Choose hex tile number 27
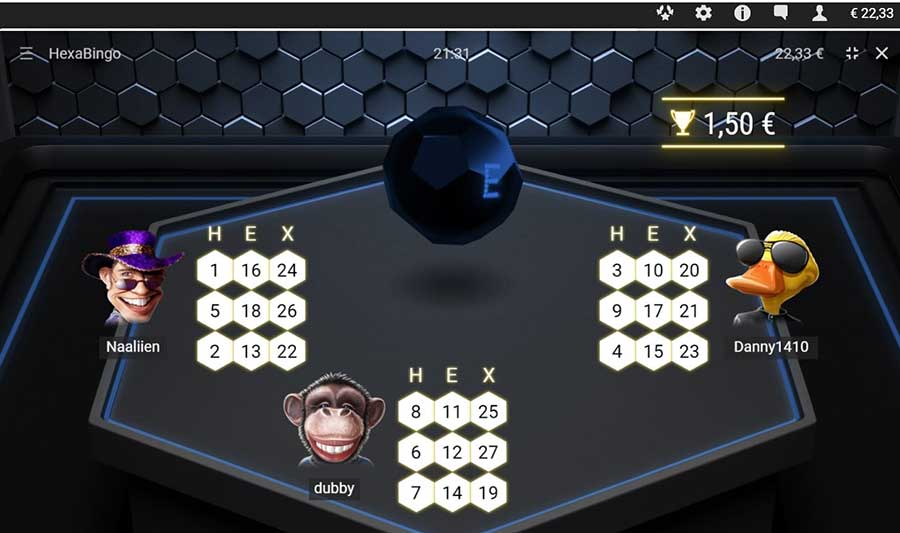This screenshot has height=533, width=900. [x=488, y=452]
